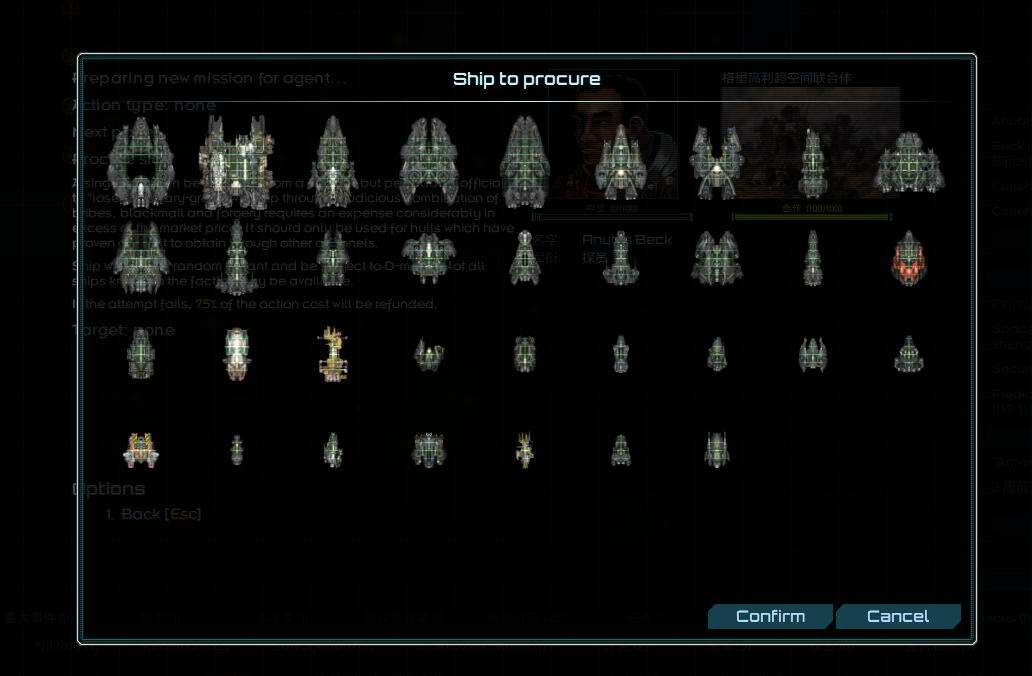The width and height of the screenshot is (1032, 676).
Task: Confirm the ship to procure
Action: pyautogui.click(x=769, y=616)
